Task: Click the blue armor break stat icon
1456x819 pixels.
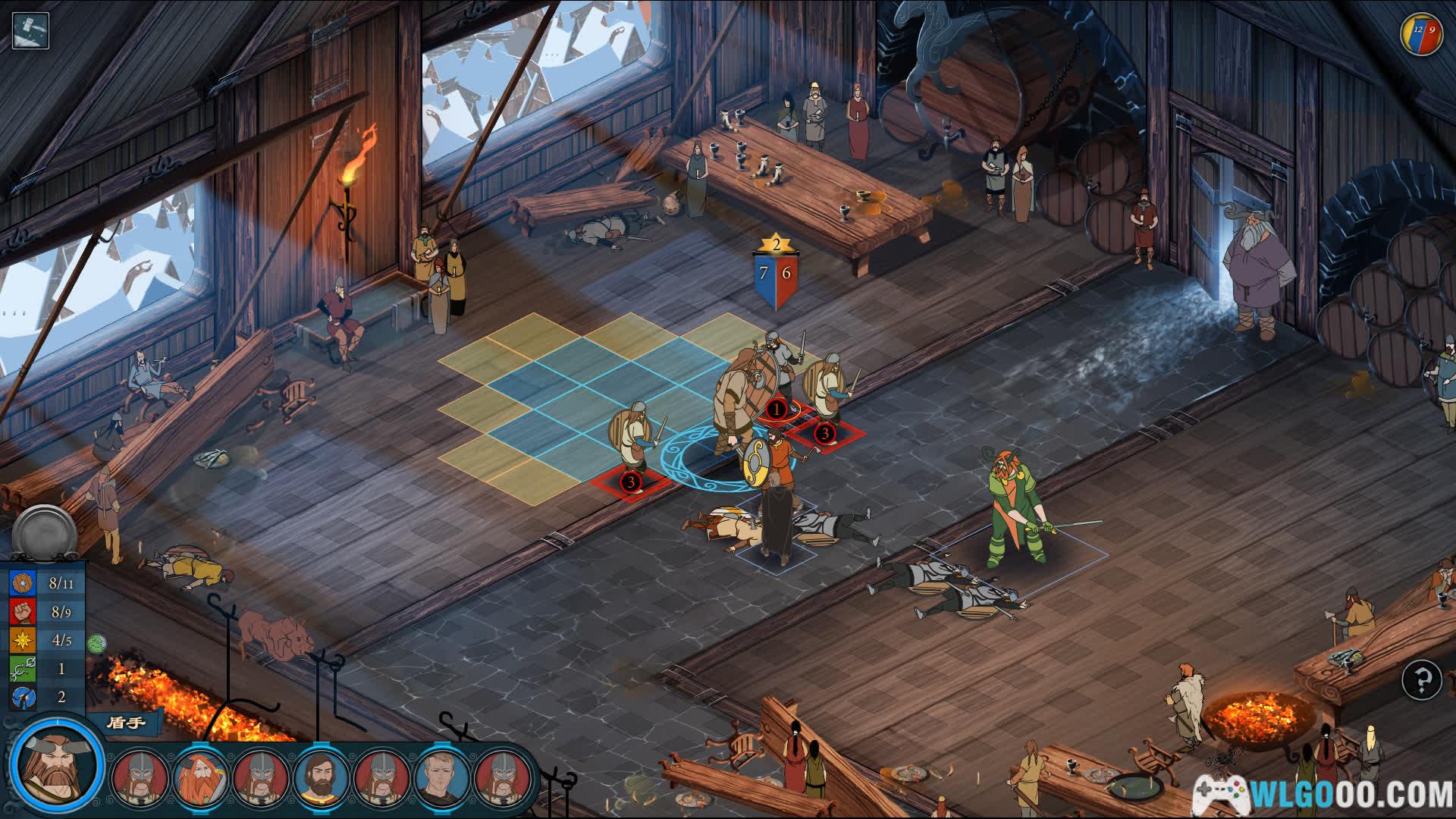Action: tap(22, 697)
